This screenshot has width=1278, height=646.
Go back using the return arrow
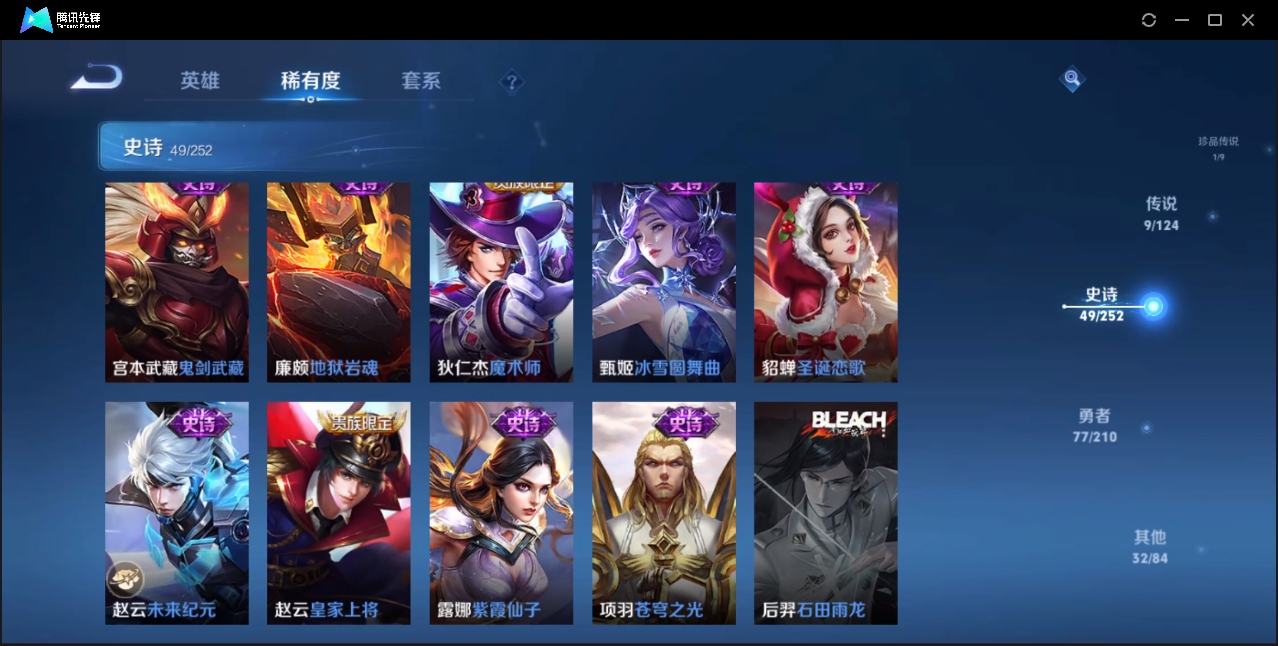coord(97,77)
